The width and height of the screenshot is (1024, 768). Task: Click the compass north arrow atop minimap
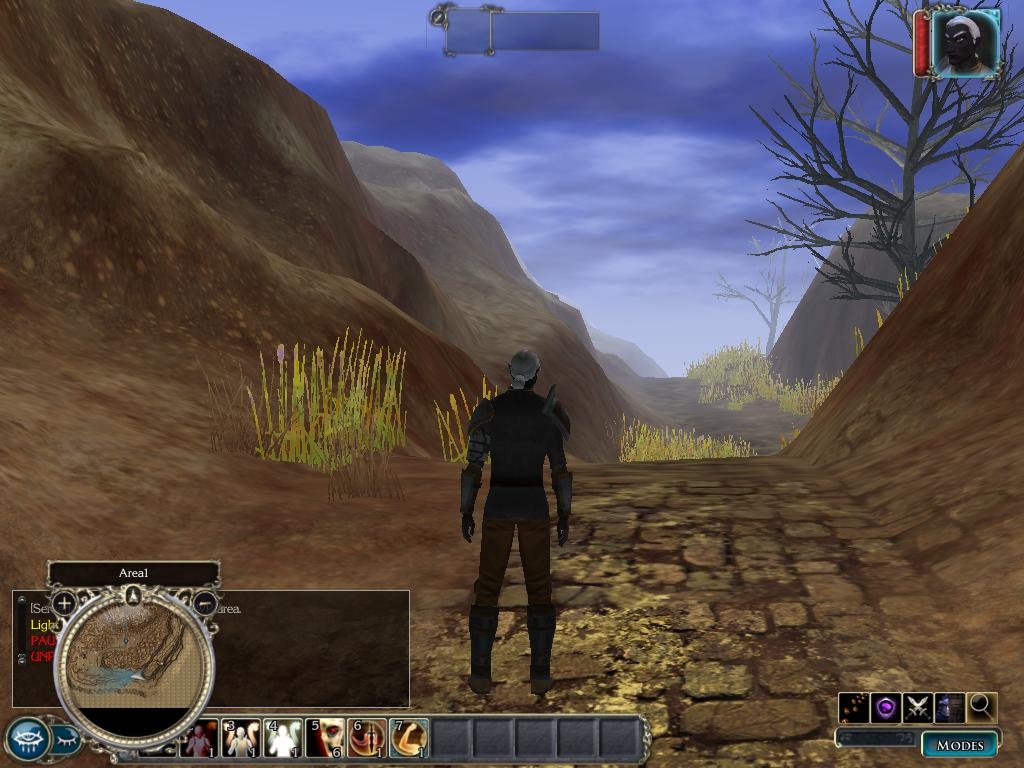point(133,597)
